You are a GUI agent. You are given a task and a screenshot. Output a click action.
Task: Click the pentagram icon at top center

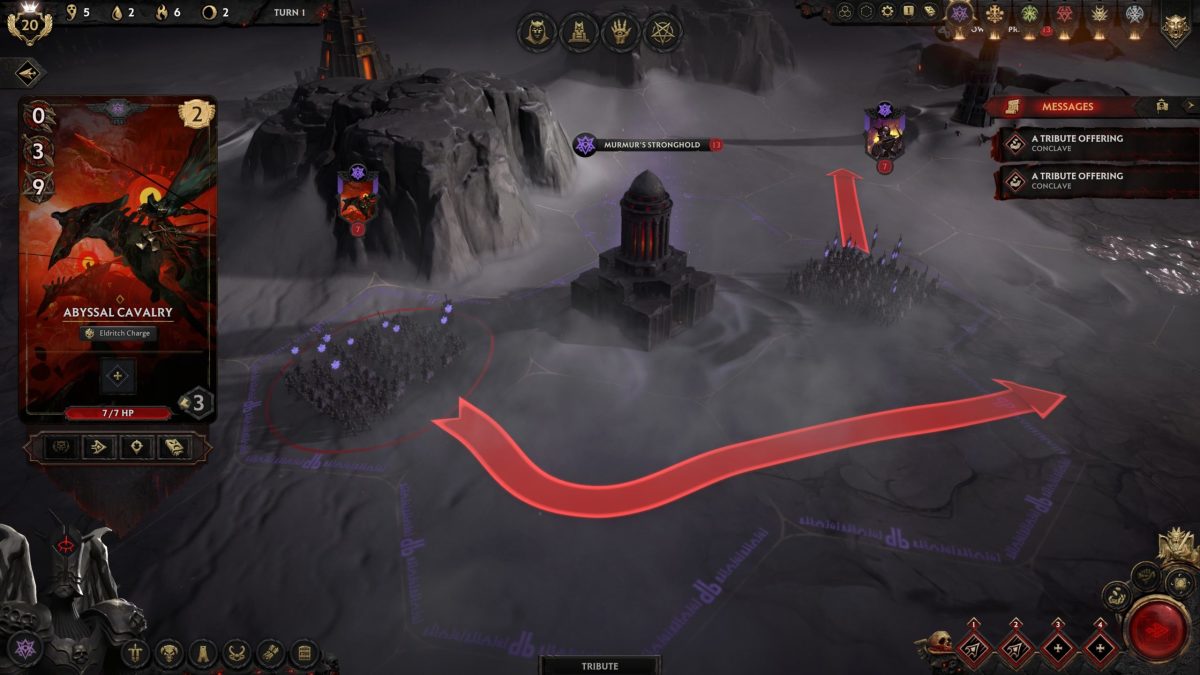(x=662, y=33)
